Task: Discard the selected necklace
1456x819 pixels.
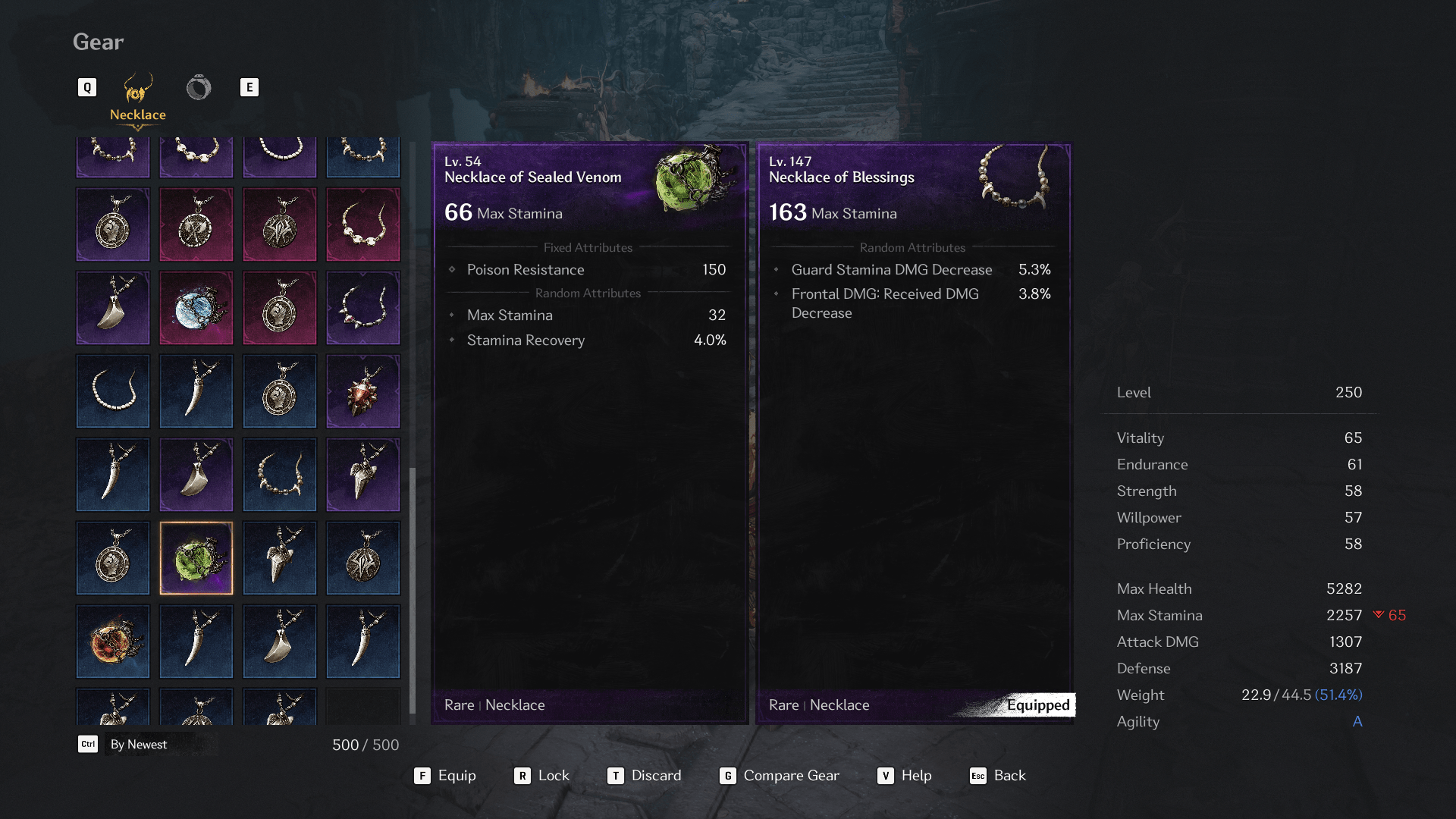Action: pos(645,776)
